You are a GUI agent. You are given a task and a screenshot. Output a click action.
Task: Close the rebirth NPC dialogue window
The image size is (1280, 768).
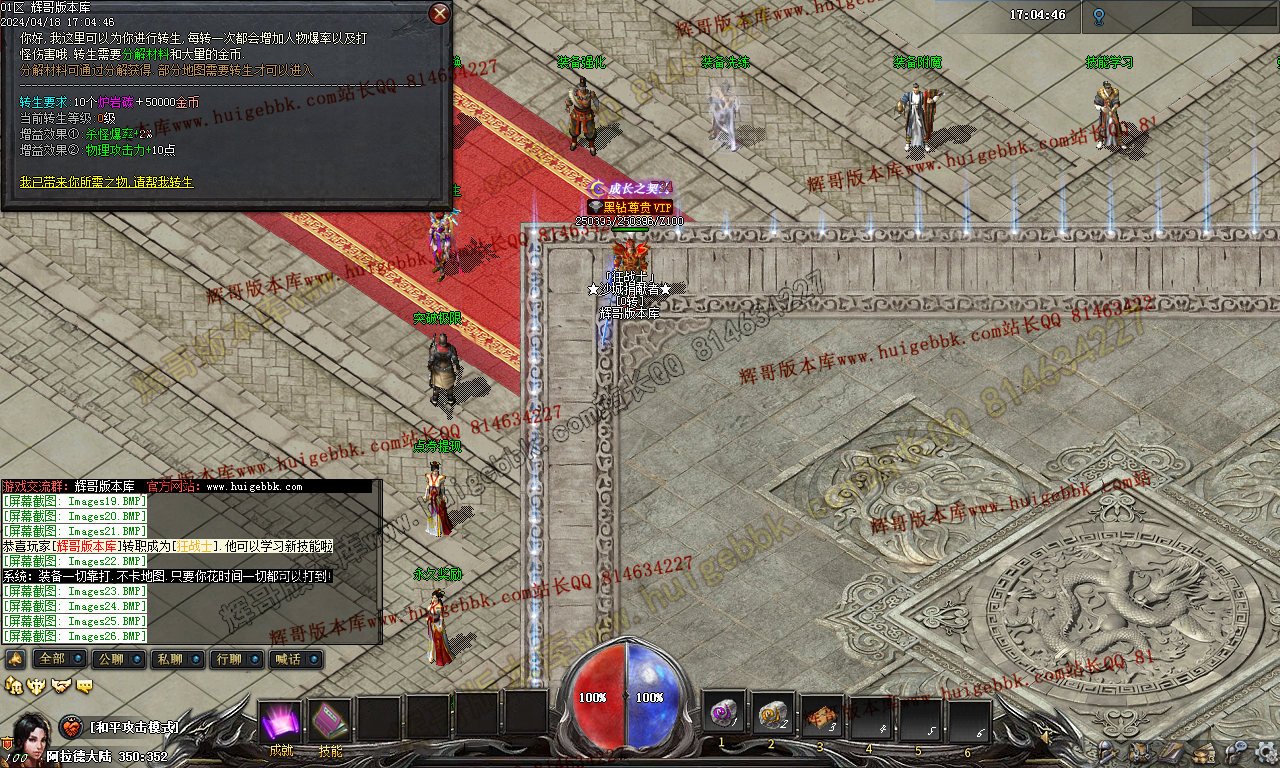[x=439, y=13]
